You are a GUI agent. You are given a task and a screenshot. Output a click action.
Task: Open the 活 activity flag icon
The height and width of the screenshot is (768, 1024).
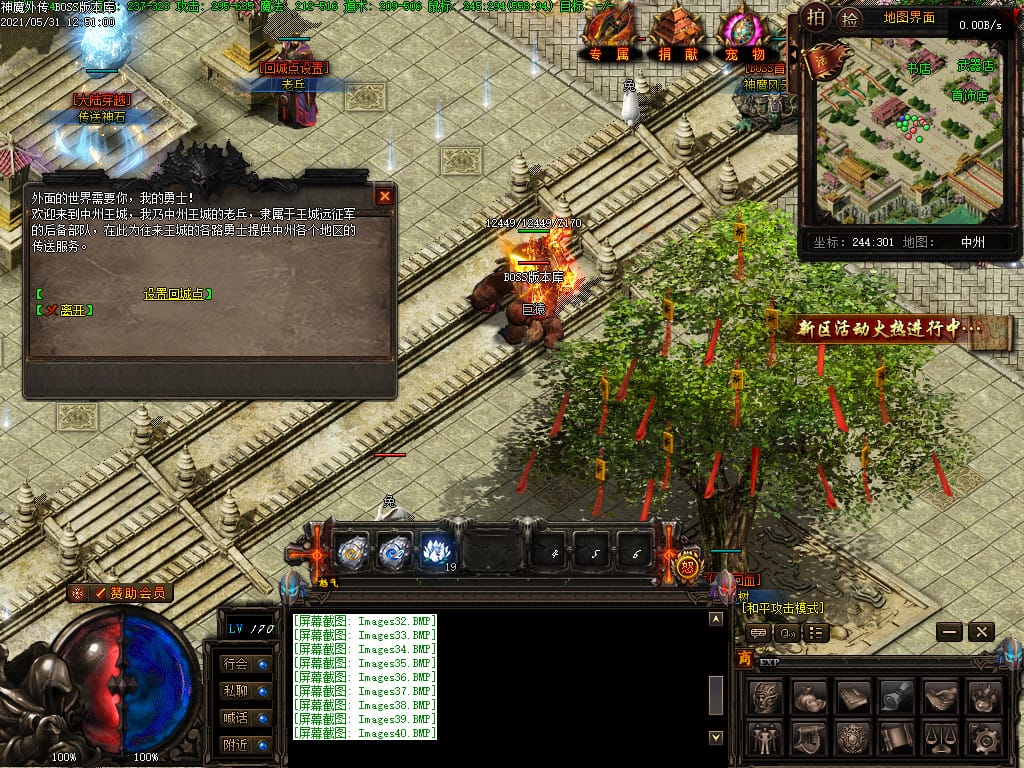point(822,62)
